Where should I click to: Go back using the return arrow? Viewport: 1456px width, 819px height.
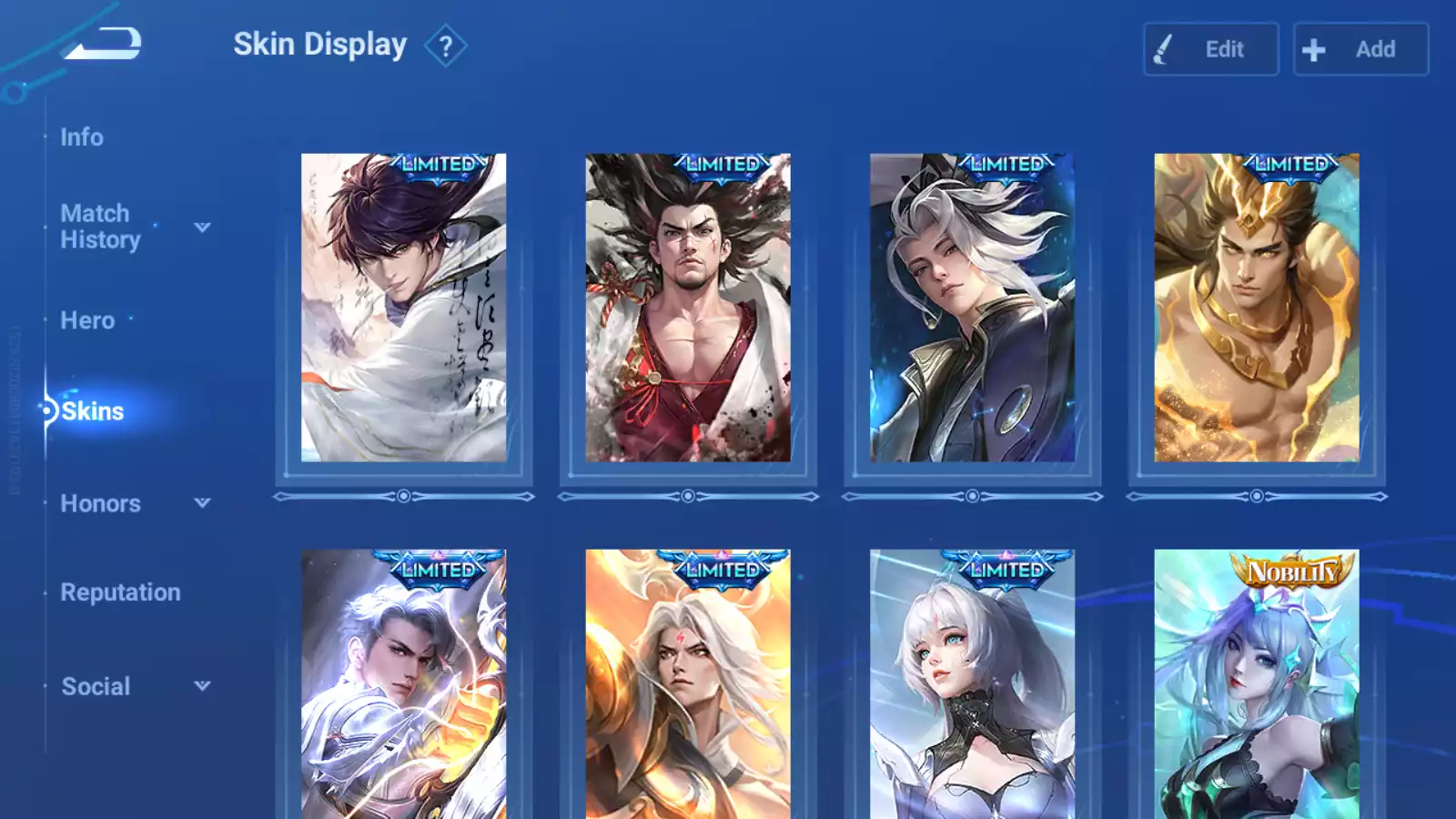(104, 44)
